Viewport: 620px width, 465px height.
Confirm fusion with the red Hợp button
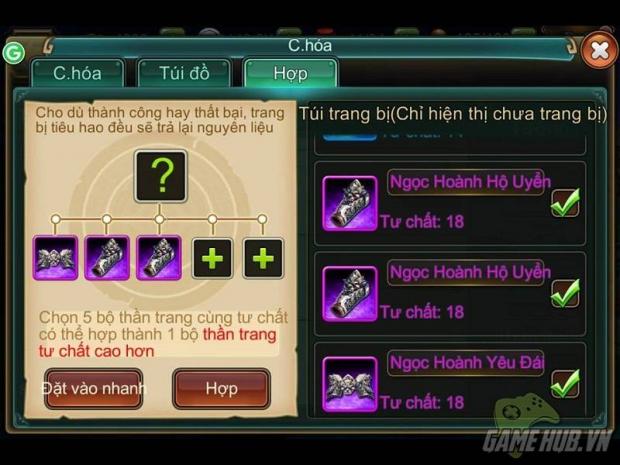click(221, 388)
